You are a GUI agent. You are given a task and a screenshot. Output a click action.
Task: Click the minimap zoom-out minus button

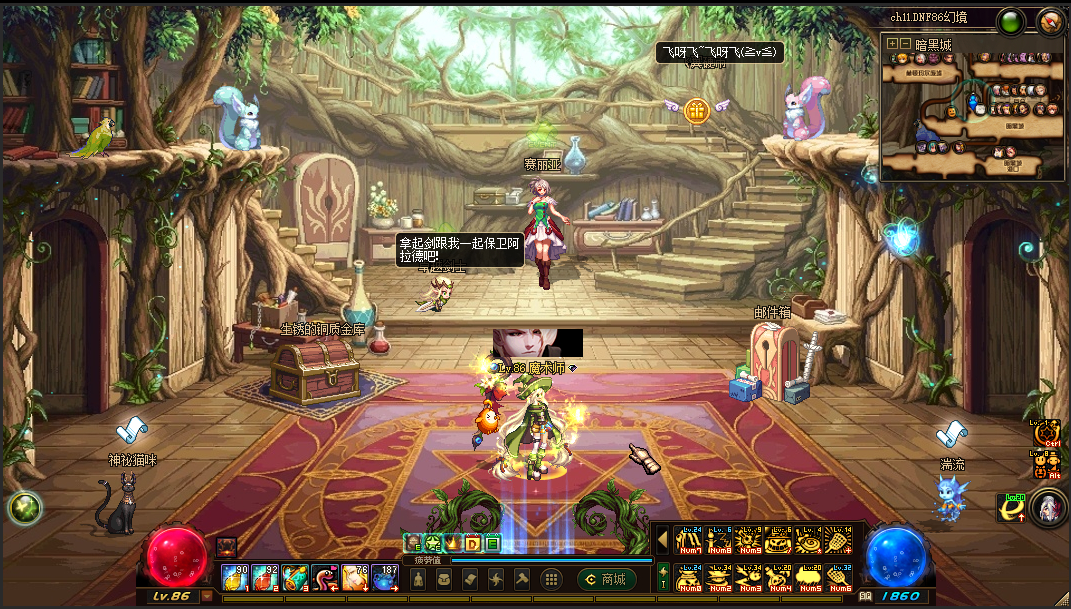point(905,44)
